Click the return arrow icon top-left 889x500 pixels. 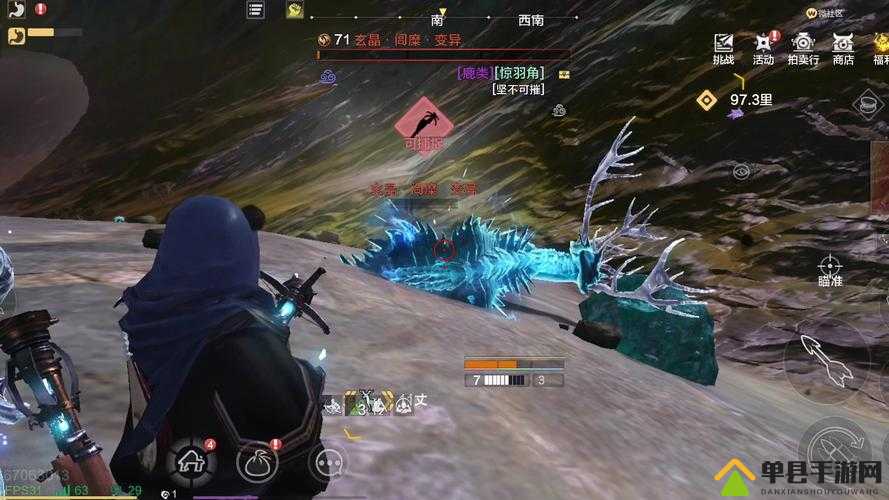click(x=15, y=10)
